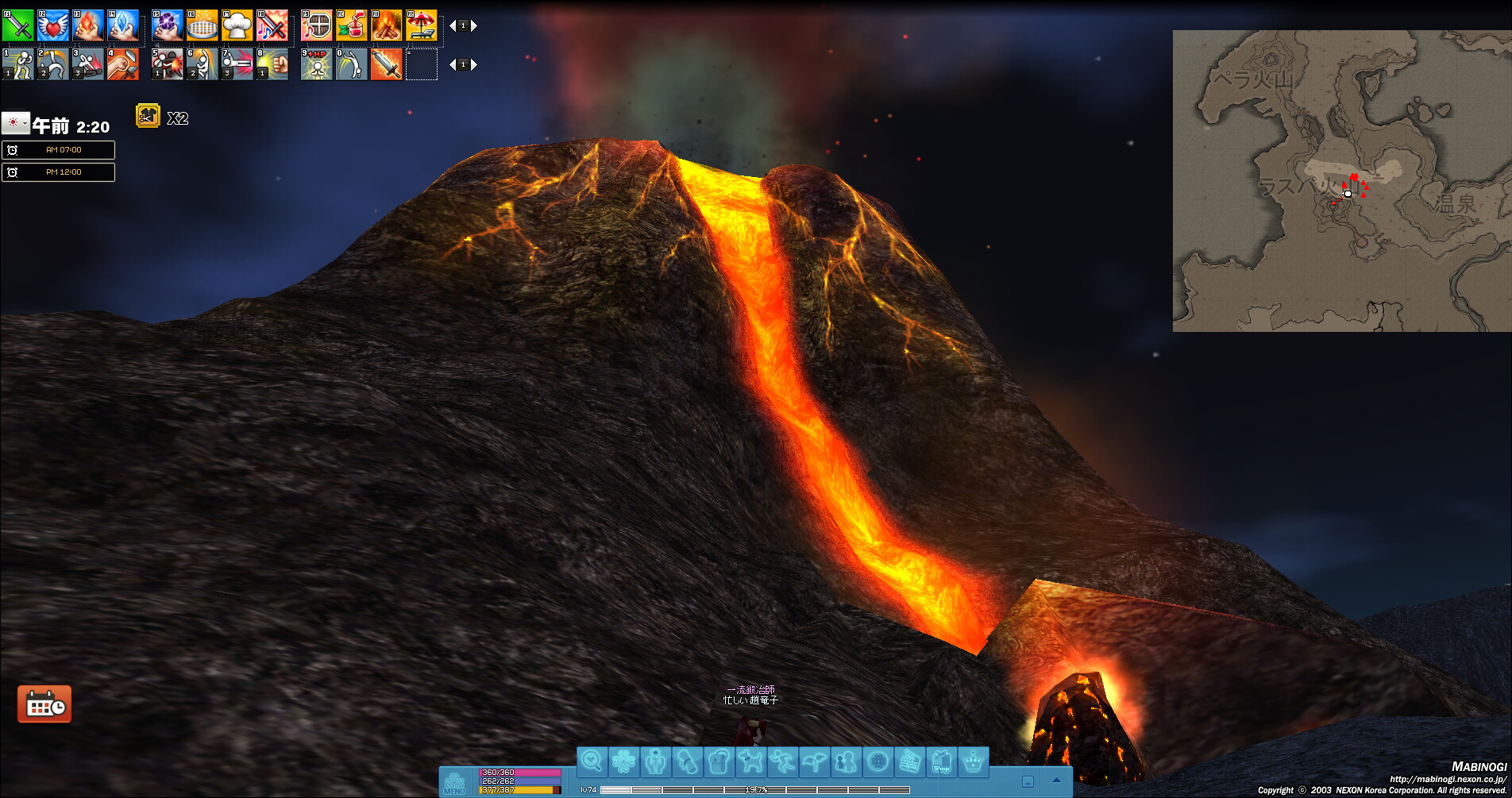
Task: Open the pet menu with the dog icon
Action: point(750,762)
